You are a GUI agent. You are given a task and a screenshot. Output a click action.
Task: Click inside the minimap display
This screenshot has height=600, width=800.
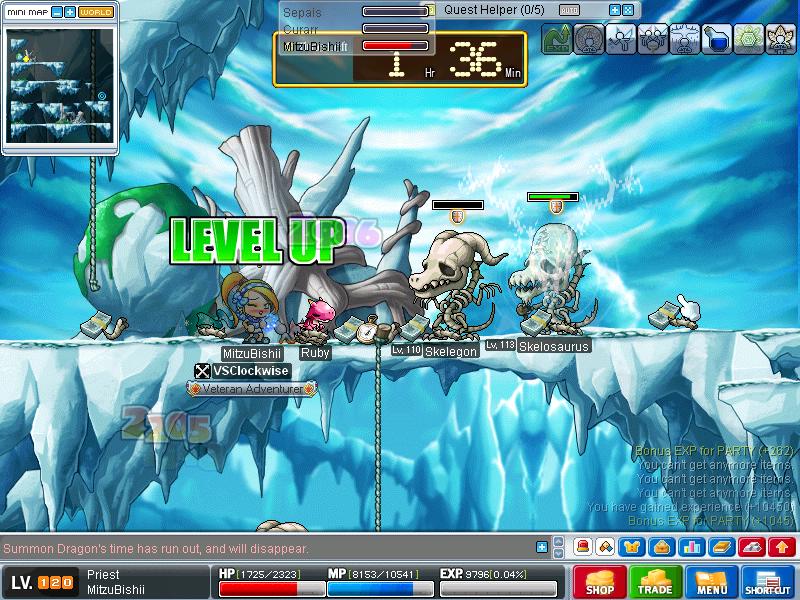click(60, 85)
